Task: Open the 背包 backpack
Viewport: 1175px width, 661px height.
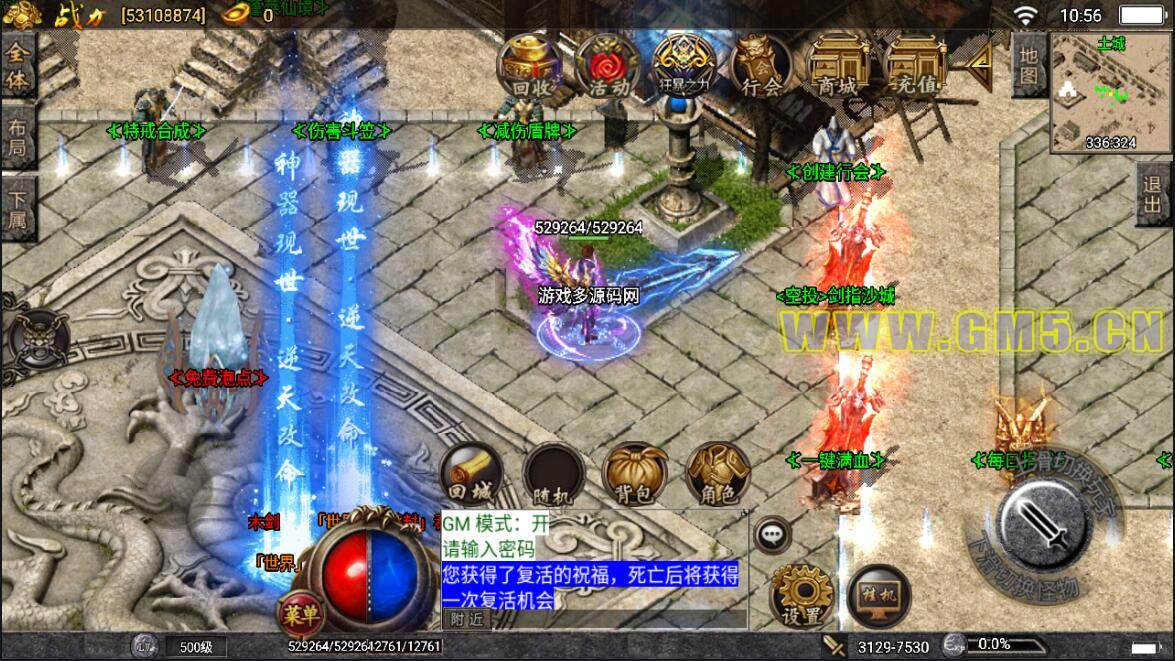Action: tap(635, 474)
